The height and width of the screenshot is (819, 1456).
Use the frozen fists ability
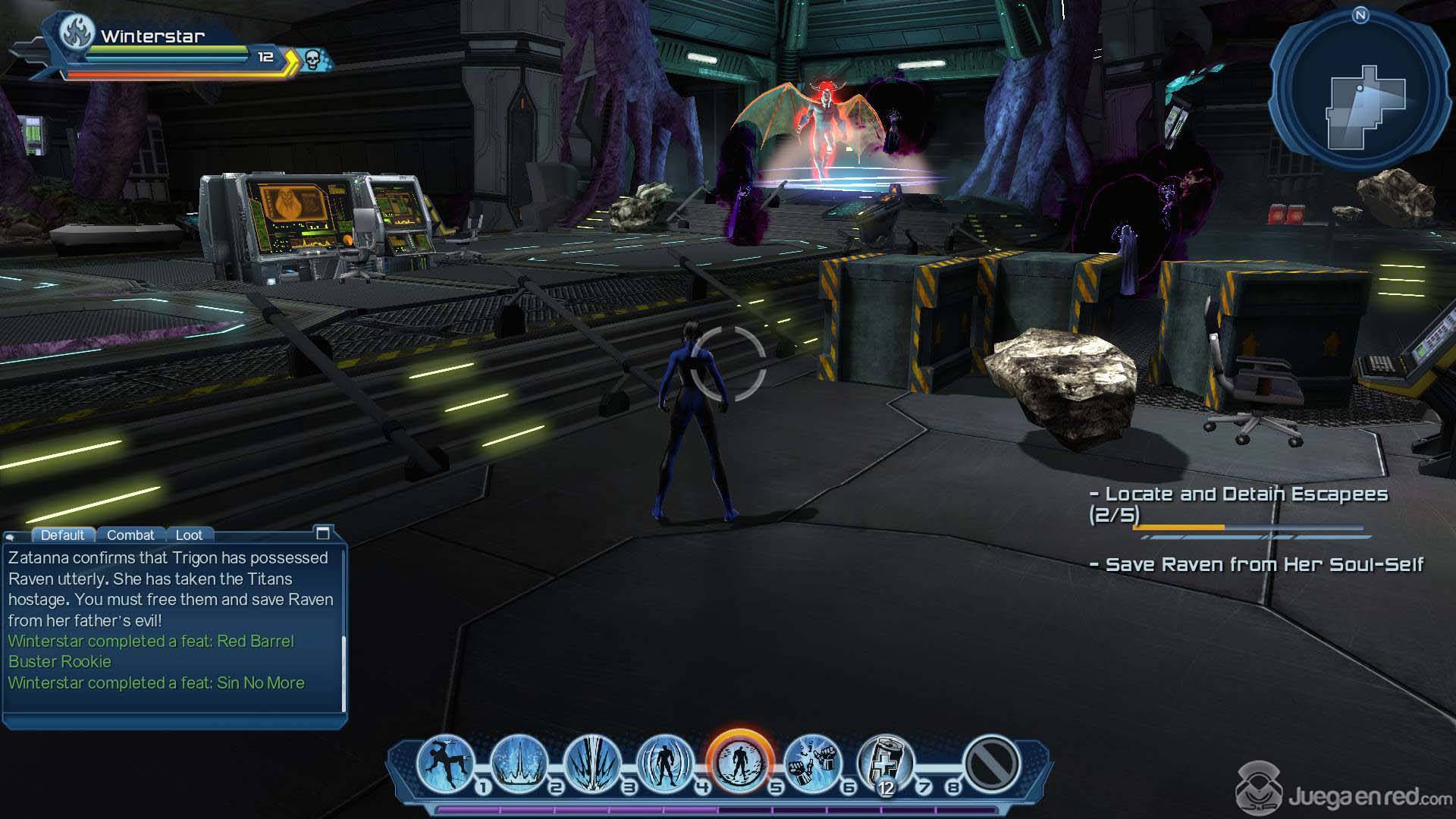pyautogui.click(x=813, y=761)
